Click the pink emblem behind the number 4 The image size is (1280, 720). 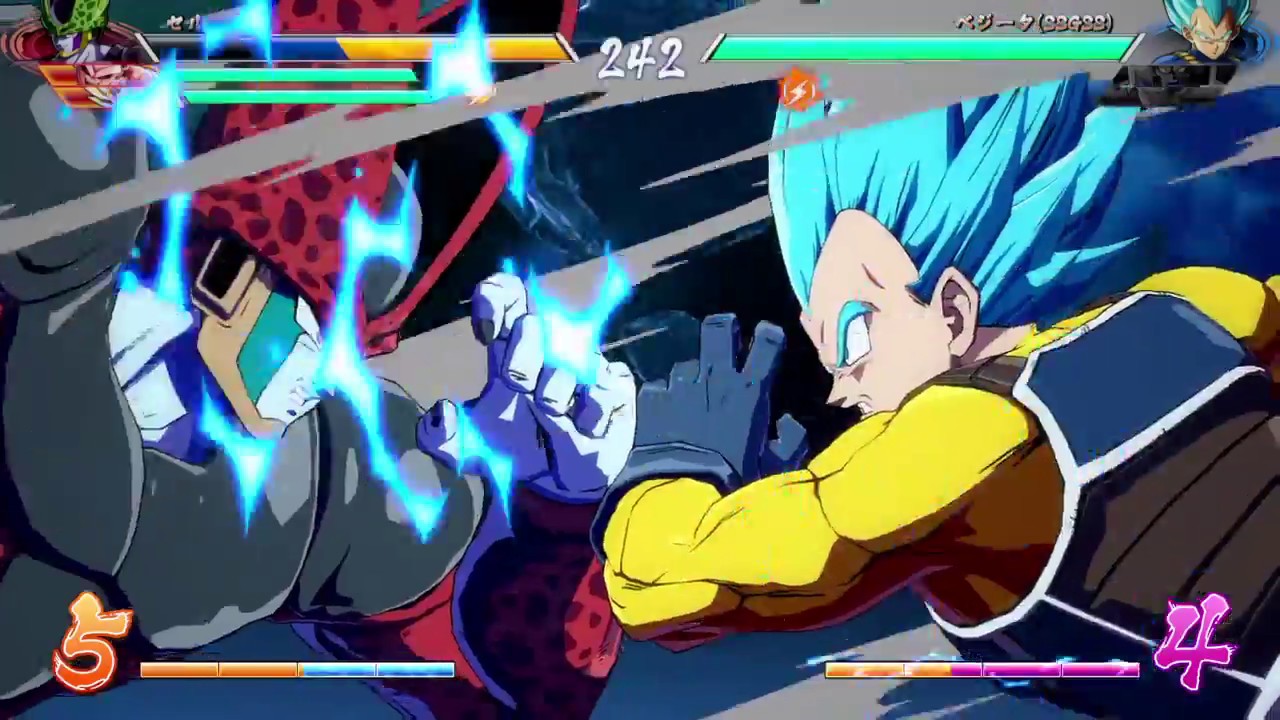tap(1195, 640)
